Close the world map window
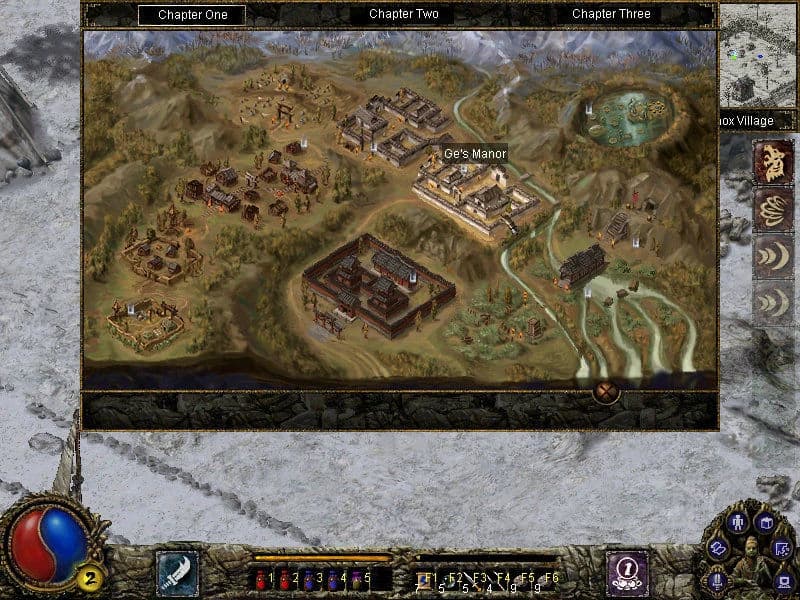Image resolution: width=800 pixels, height=600 pixels. click(x=606, y=391)
